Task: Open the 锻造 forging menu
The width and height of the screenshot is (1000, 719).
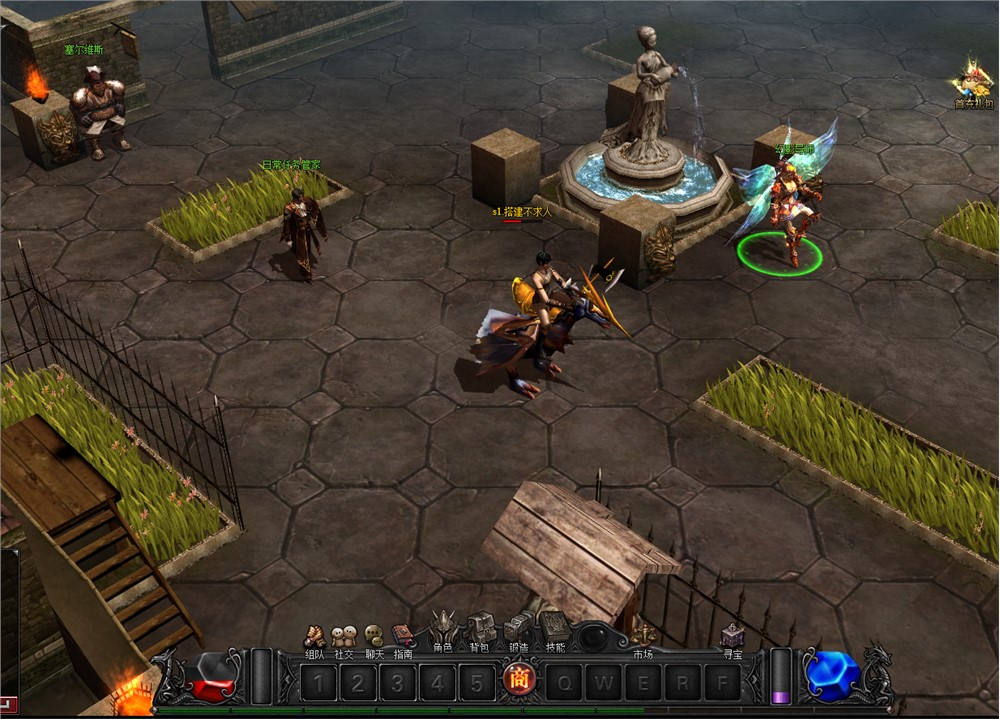Action: click(517, 630)
